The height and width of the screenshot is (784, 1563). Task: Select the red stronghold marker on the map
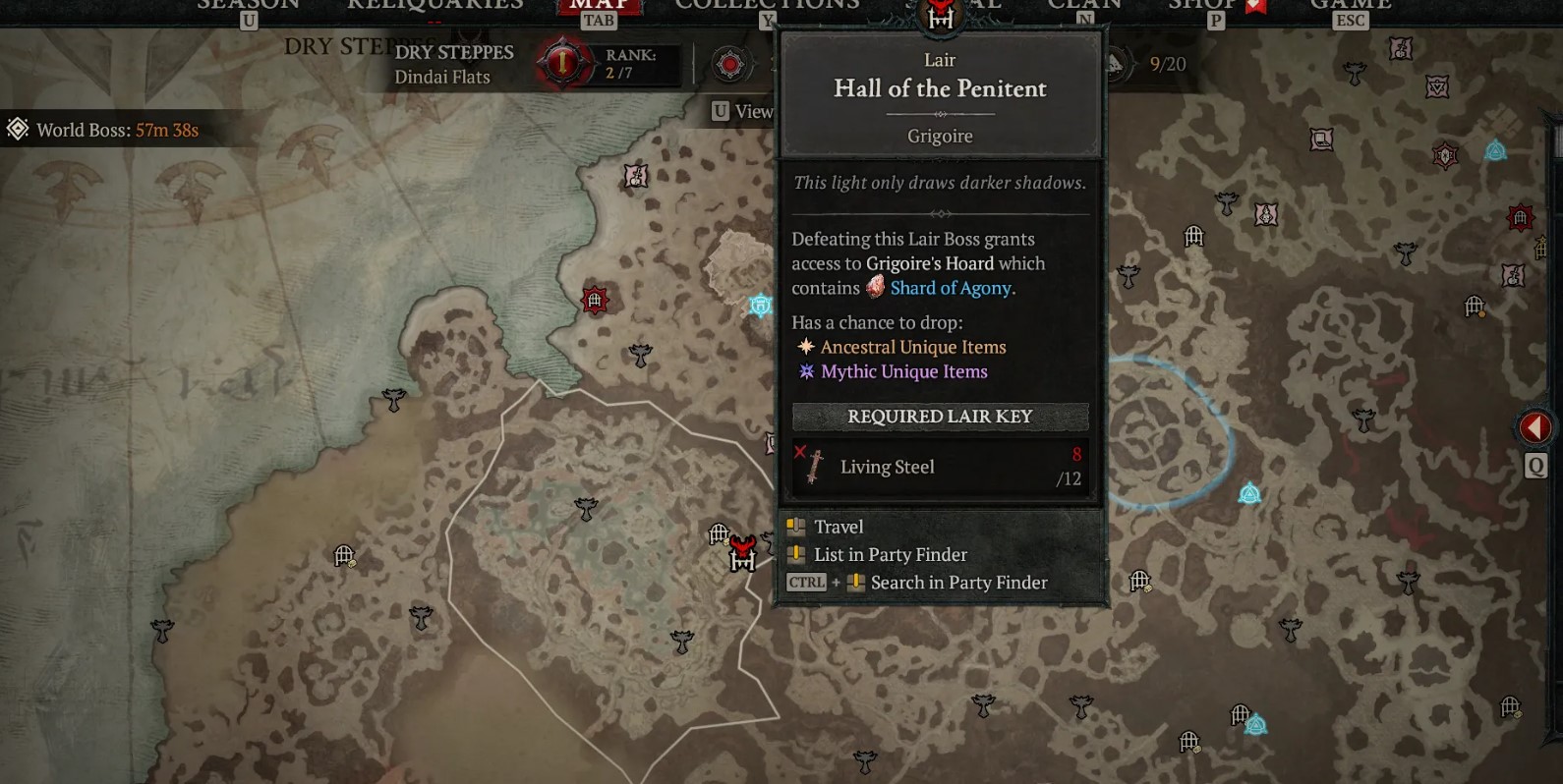point(595,300)
